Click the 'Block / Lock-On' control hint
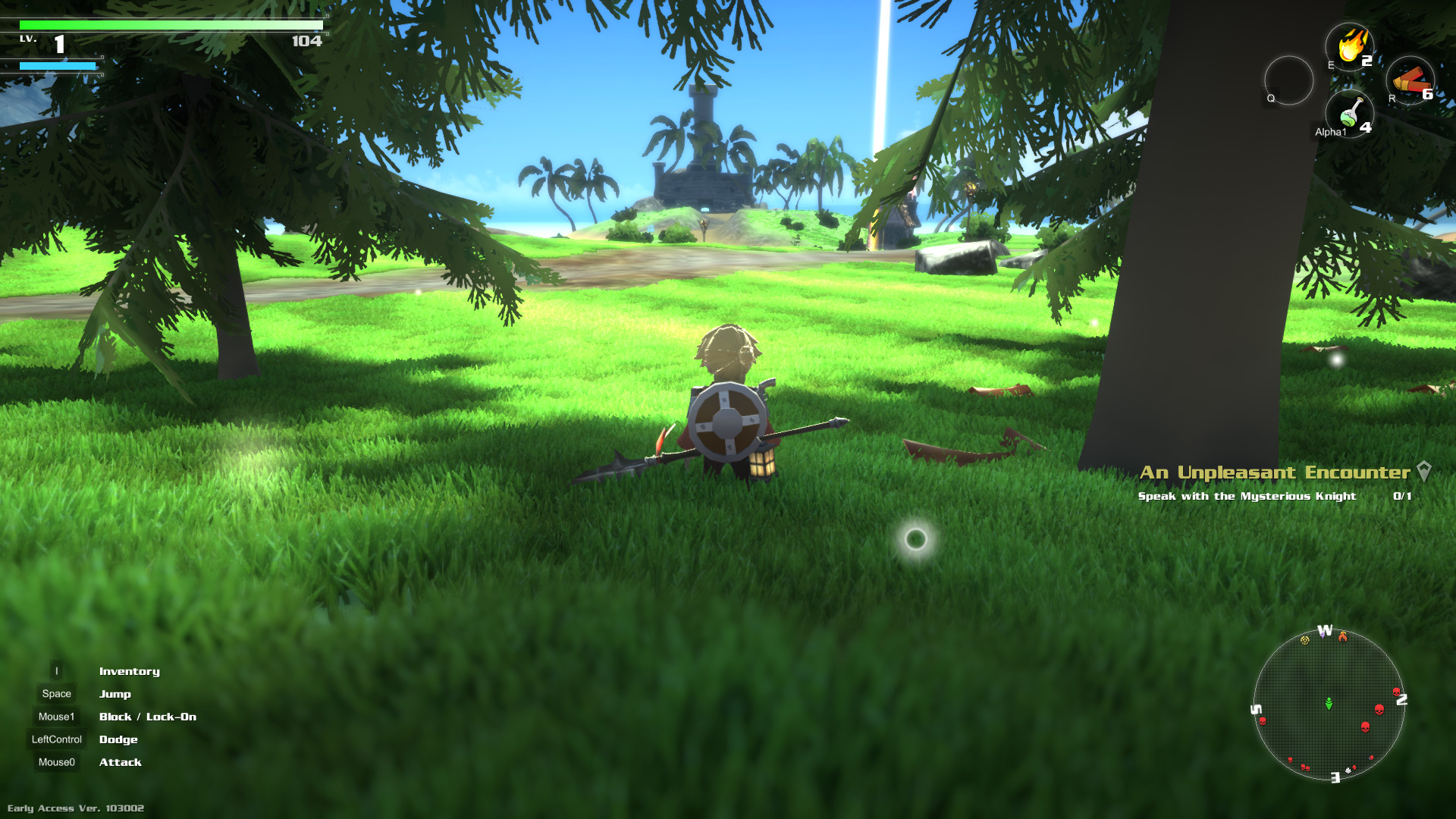 148,717
